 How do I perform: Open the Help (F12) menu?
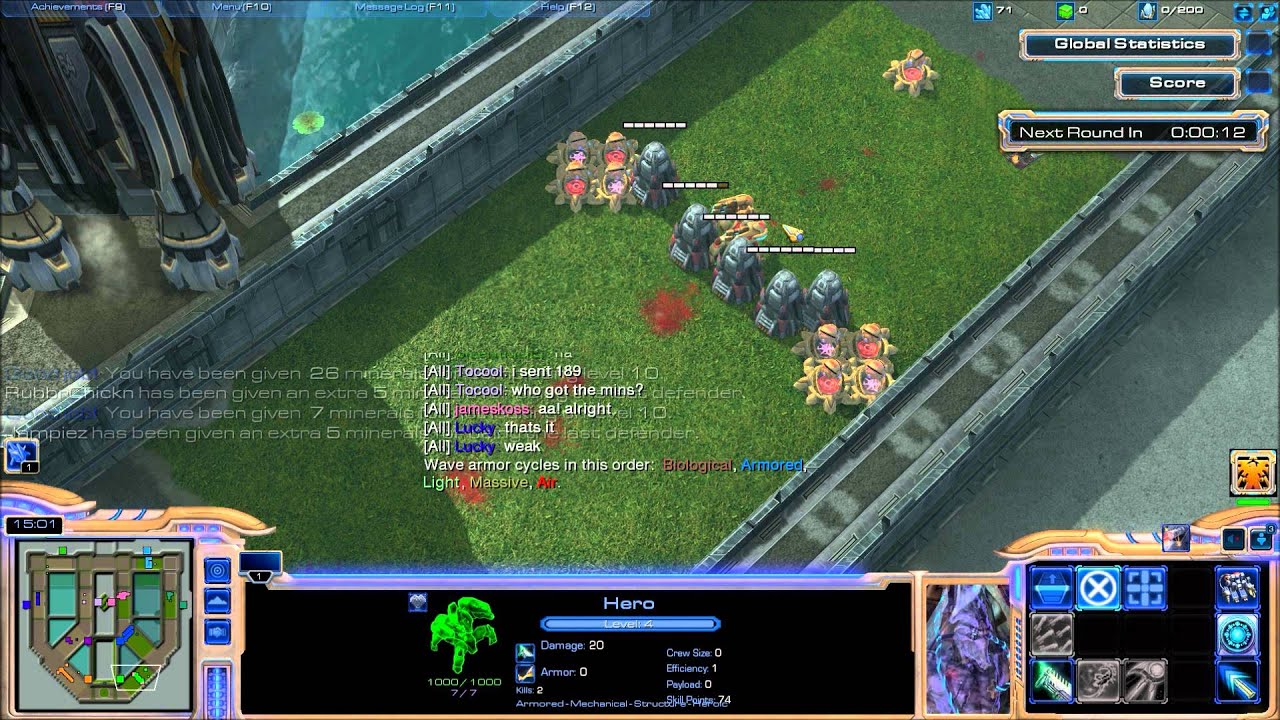567,7
